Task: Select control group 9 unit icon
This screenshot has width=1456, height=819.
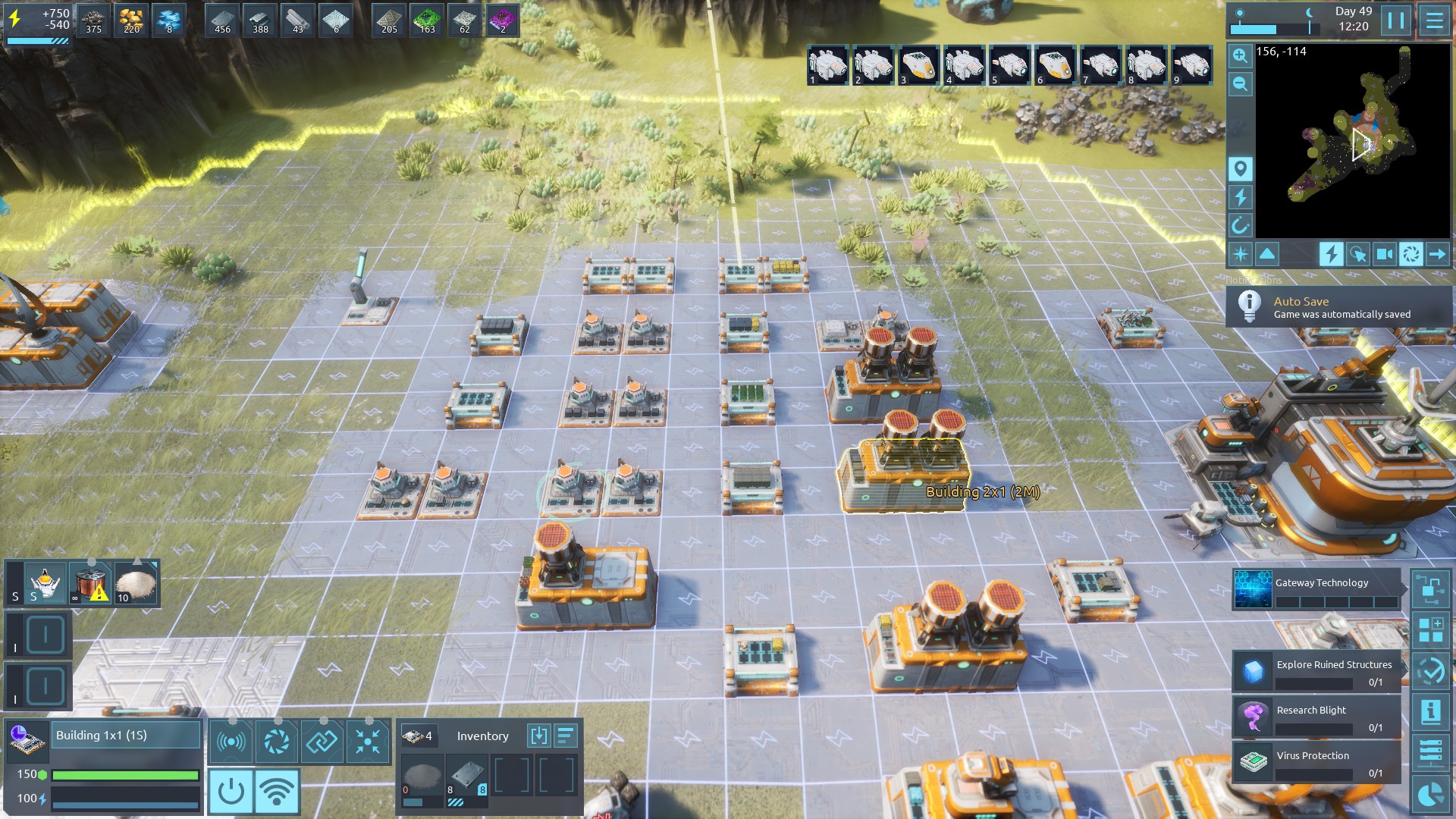Action: pos(1191,65)
